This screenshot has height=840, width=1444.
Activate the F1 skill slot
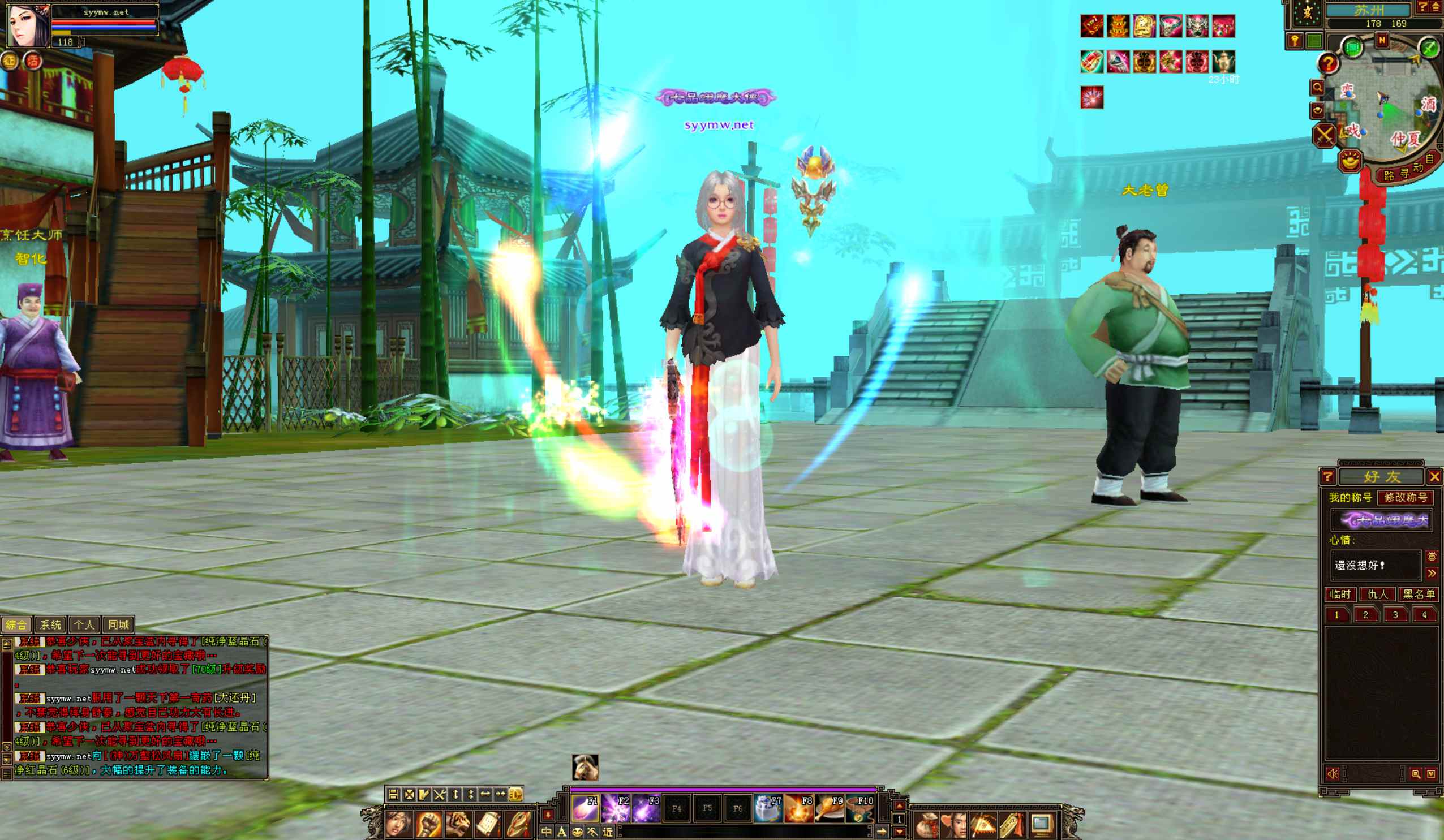pyautogui.click(x=585, y=808)
